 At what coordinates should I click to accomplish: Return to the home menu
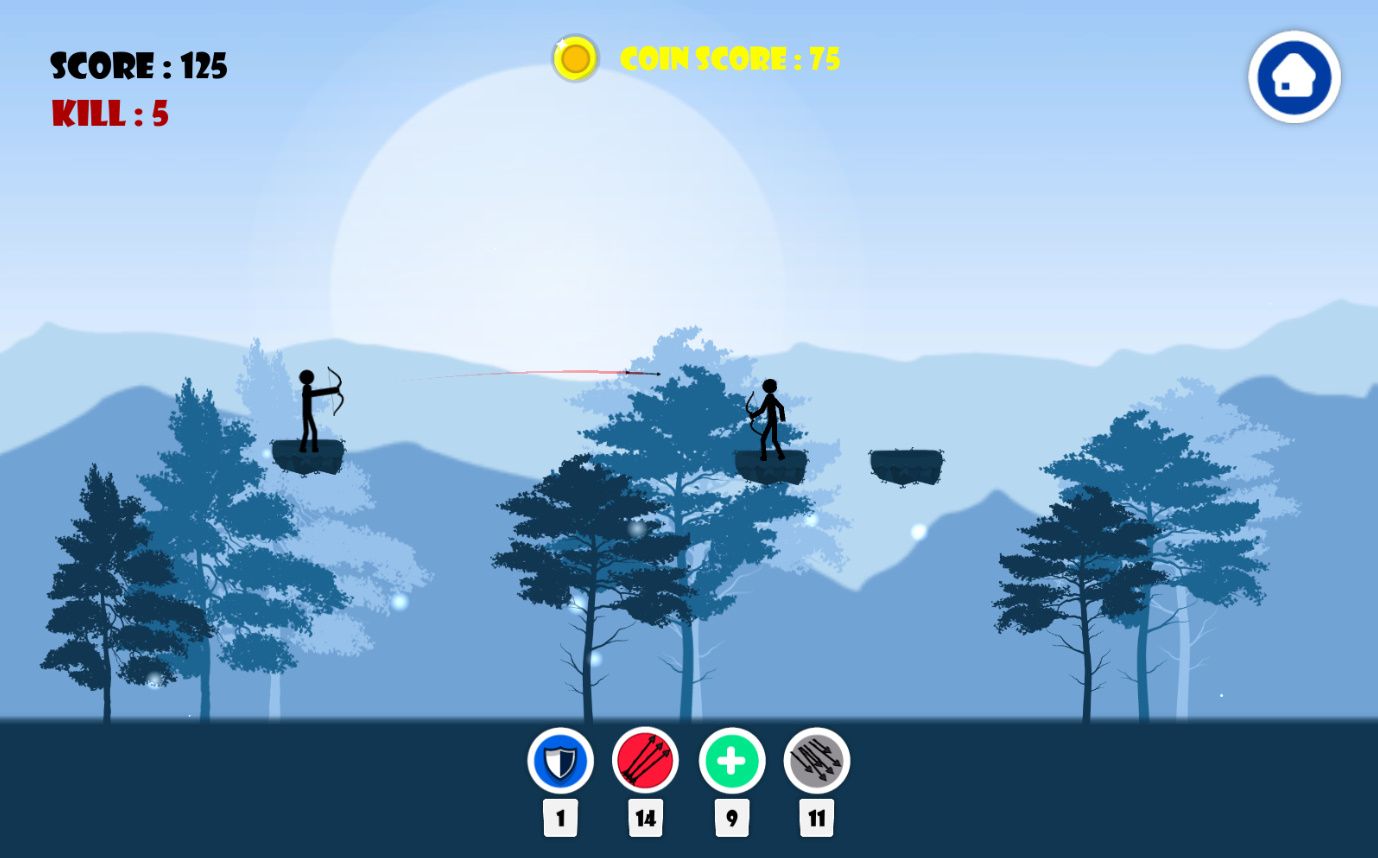[1294, 77]
